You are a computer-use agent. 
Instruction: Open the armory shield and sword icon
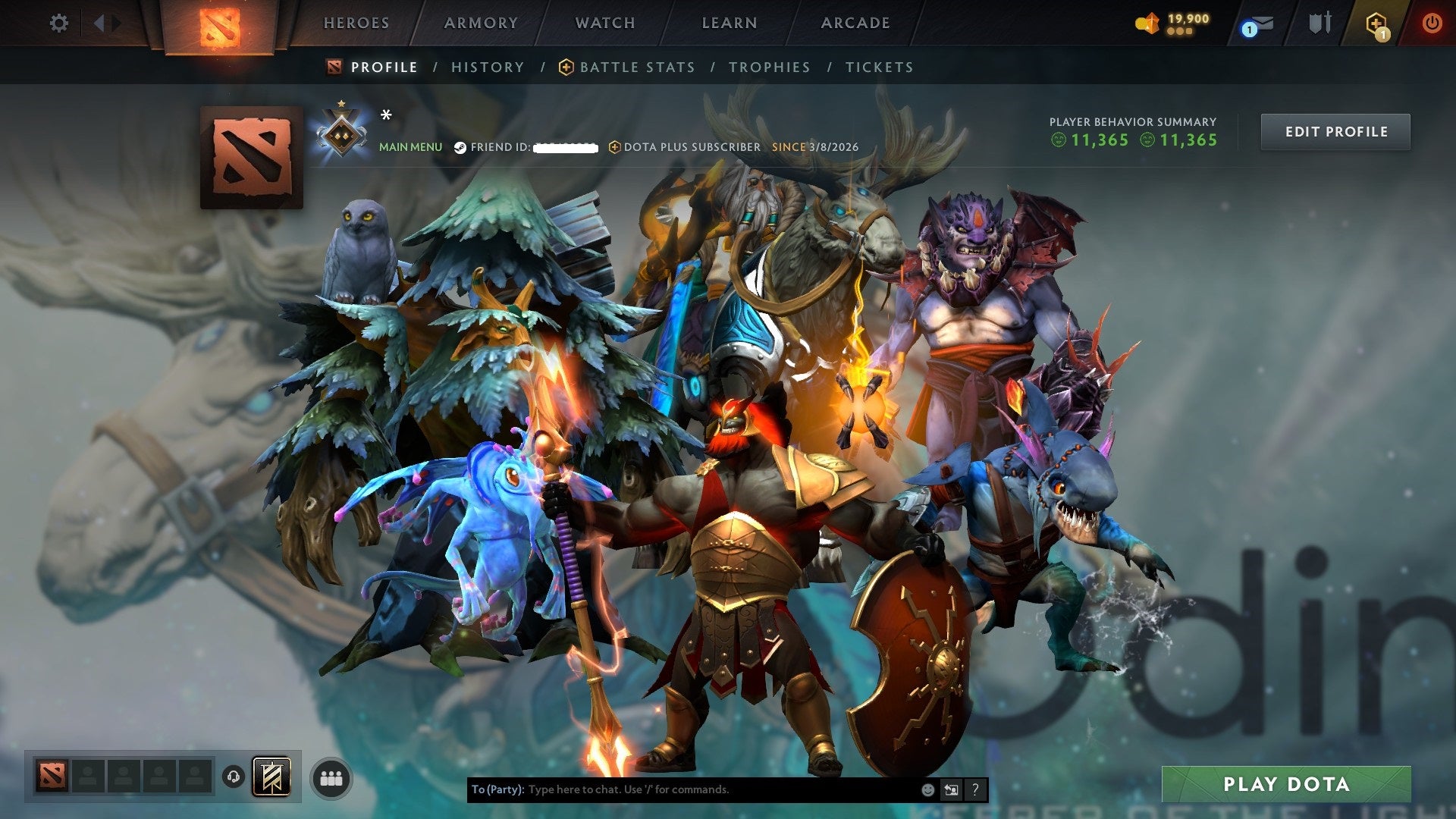[1322, 23]
